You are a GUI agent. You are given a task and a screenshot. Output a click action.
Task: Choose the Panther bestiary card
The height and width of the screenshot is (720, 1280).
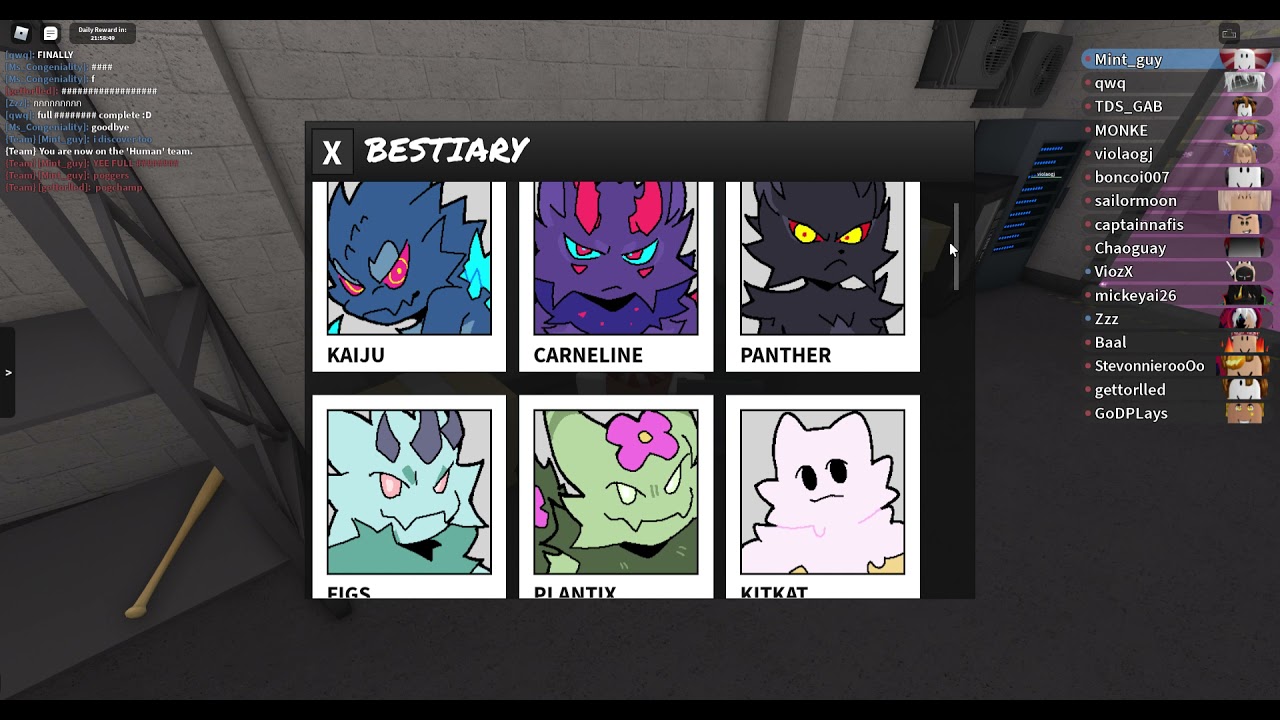822,275
